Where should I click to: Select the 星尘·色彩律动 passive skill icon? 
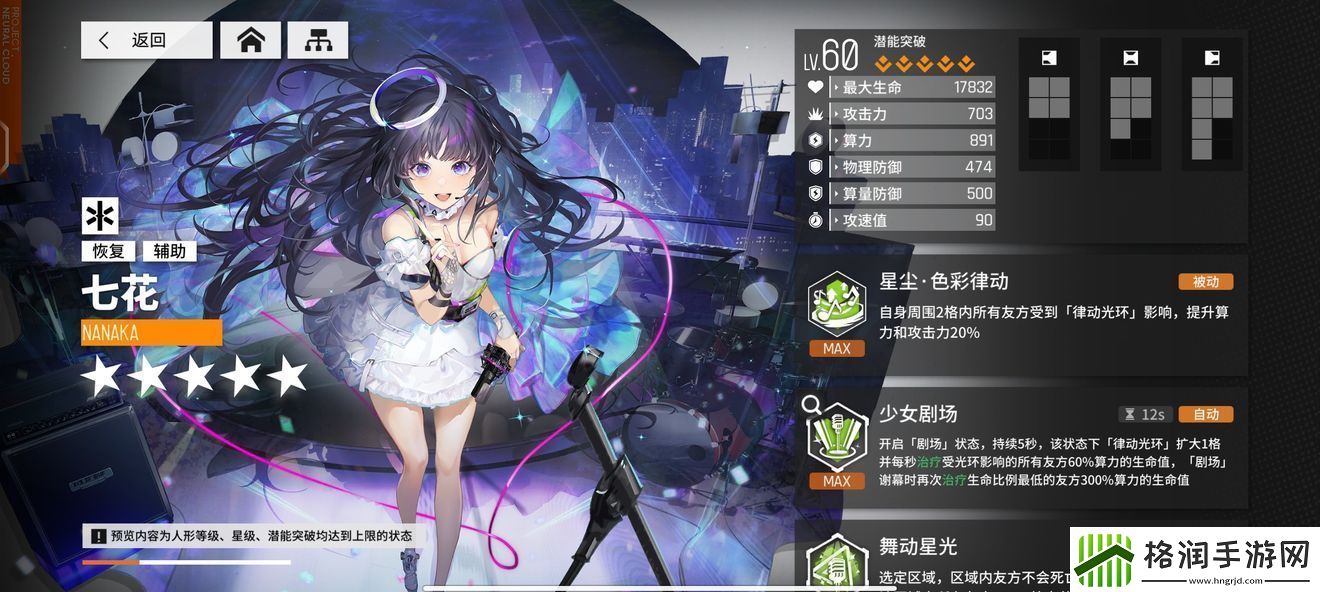click(836, 304)
